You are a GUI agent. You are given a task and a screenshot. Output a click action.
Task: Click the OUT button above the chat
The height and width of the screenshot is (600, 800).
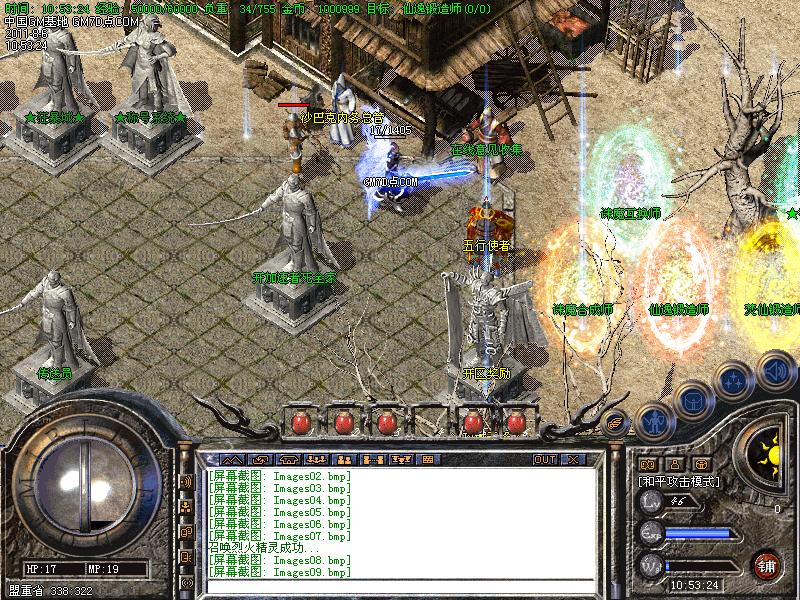point(544,459)
